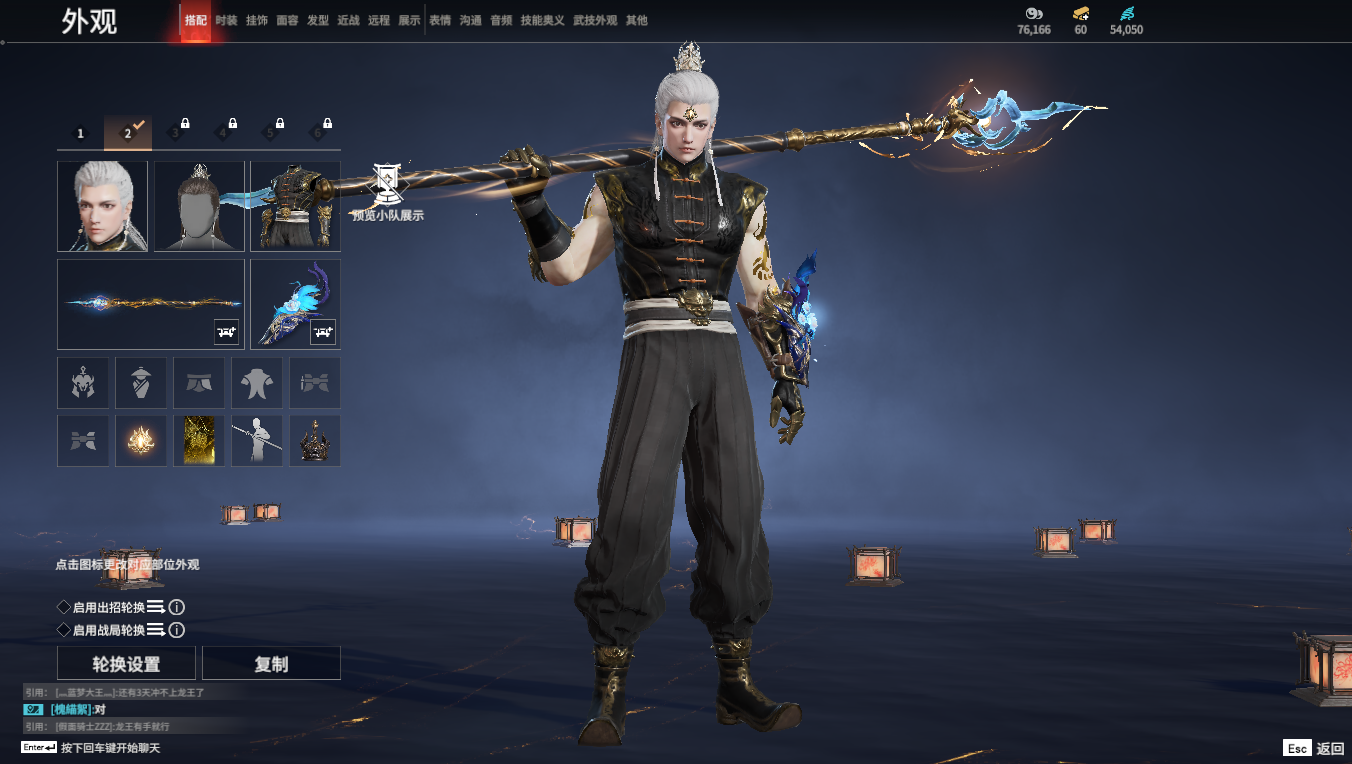Select the blue feathered ranged weapon slot

tap(295, 304)
